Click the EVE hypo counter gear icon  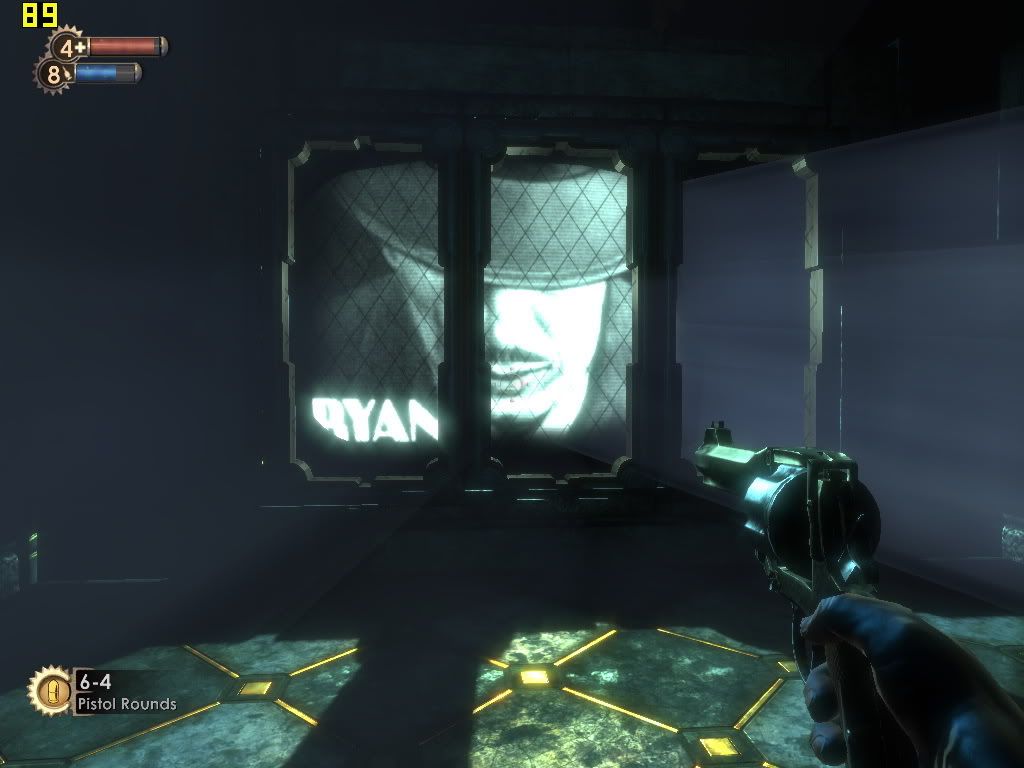click(53, 74)
